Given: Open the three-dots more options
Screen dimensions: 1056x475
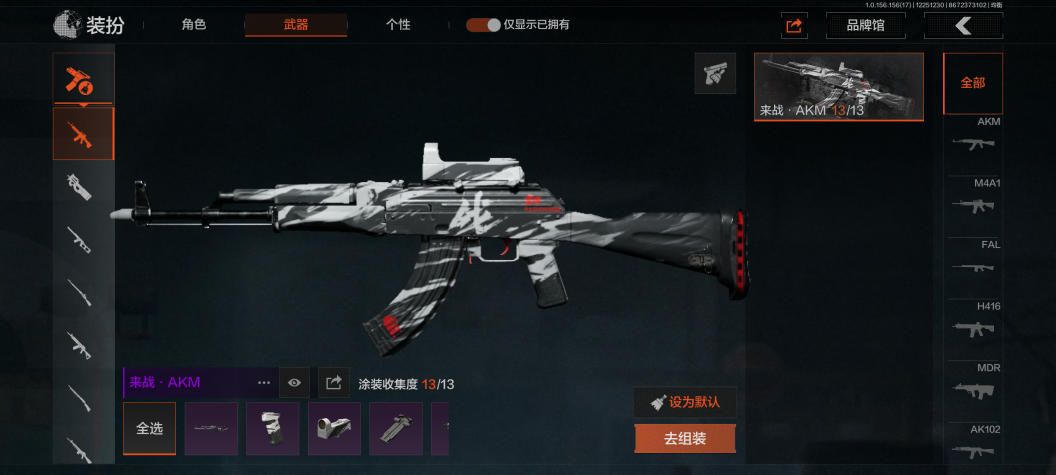Looking at the screenshot, I should 264,382.
